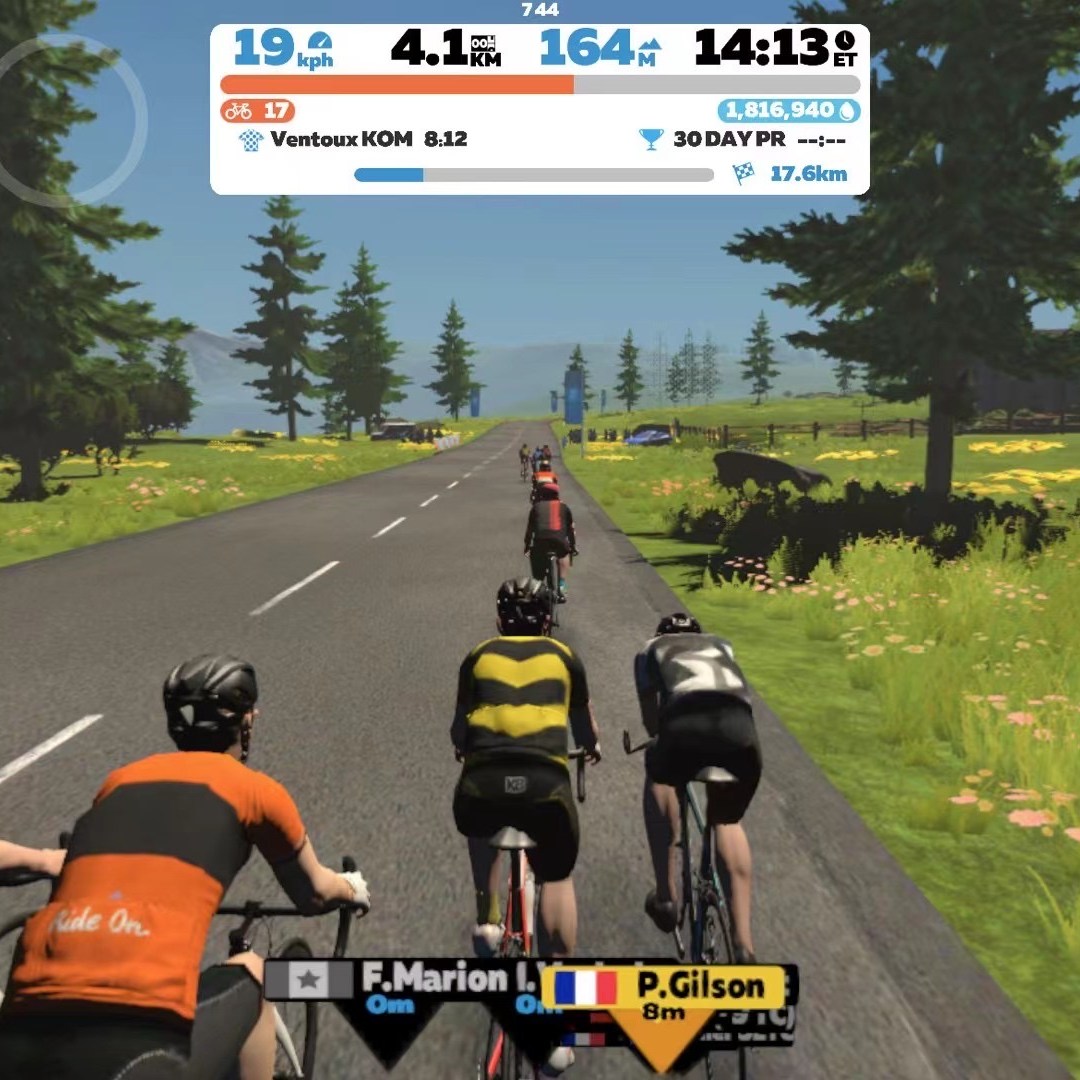Tap the orange rider level 17 badge
This screenshot has width=1080, height=1080.
pyautogui.click(x=258, y=111)
